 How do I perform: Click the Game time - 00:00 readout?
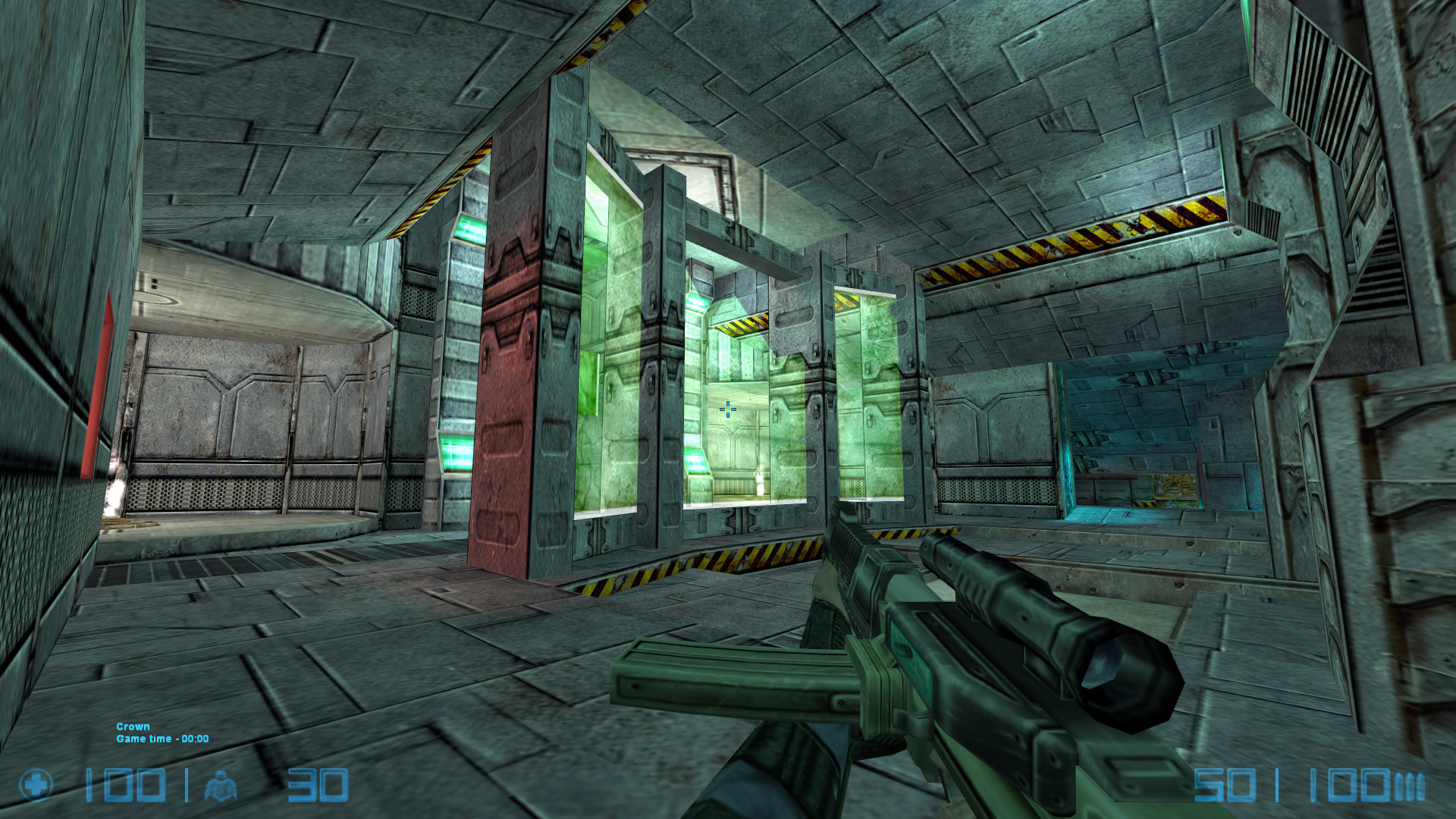click(x=163, y=739)
